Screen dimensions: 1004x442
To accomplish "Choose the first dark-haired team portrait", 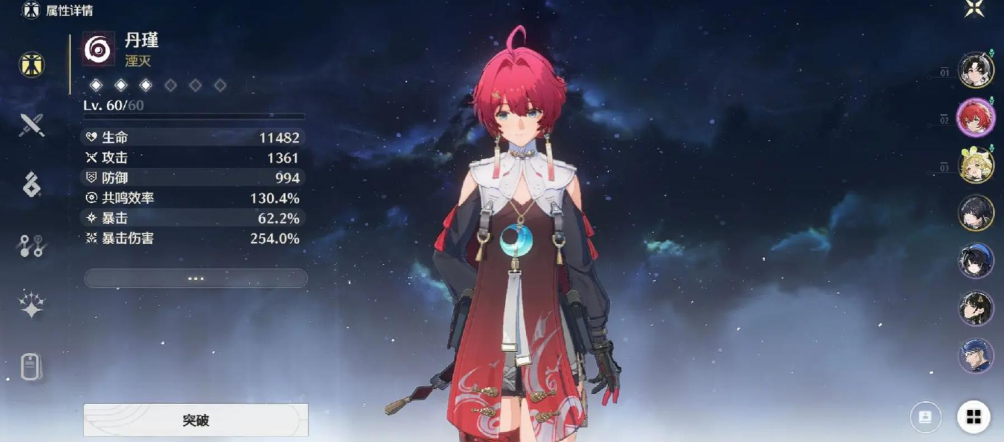I will click(976, 70).
